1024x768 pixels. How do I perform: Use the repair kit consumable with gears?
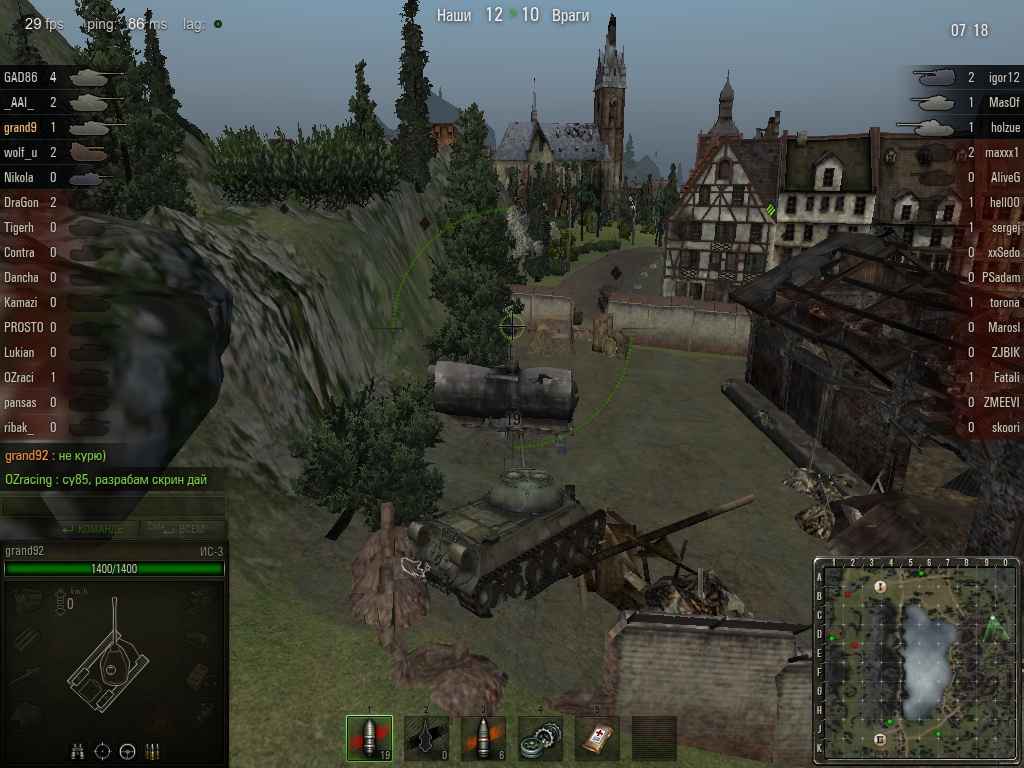(540, 739)
